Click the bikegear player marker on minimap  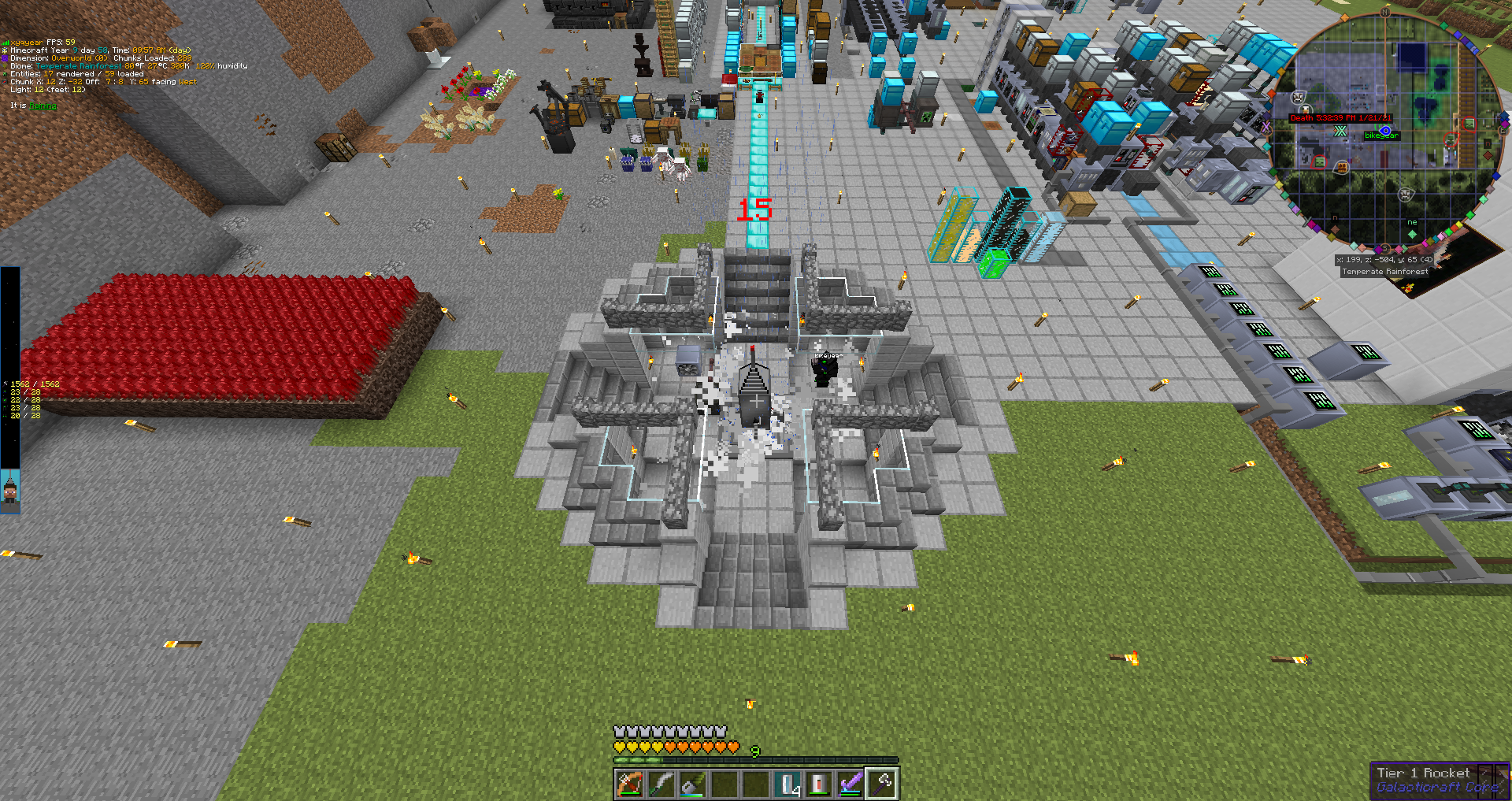pos(1384,133)
